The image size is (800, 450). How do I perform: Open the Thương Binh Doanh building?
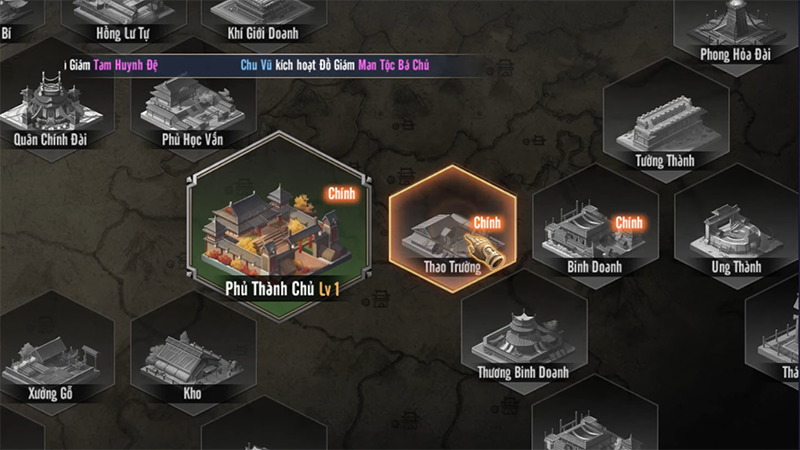click(x=524, y=338)
